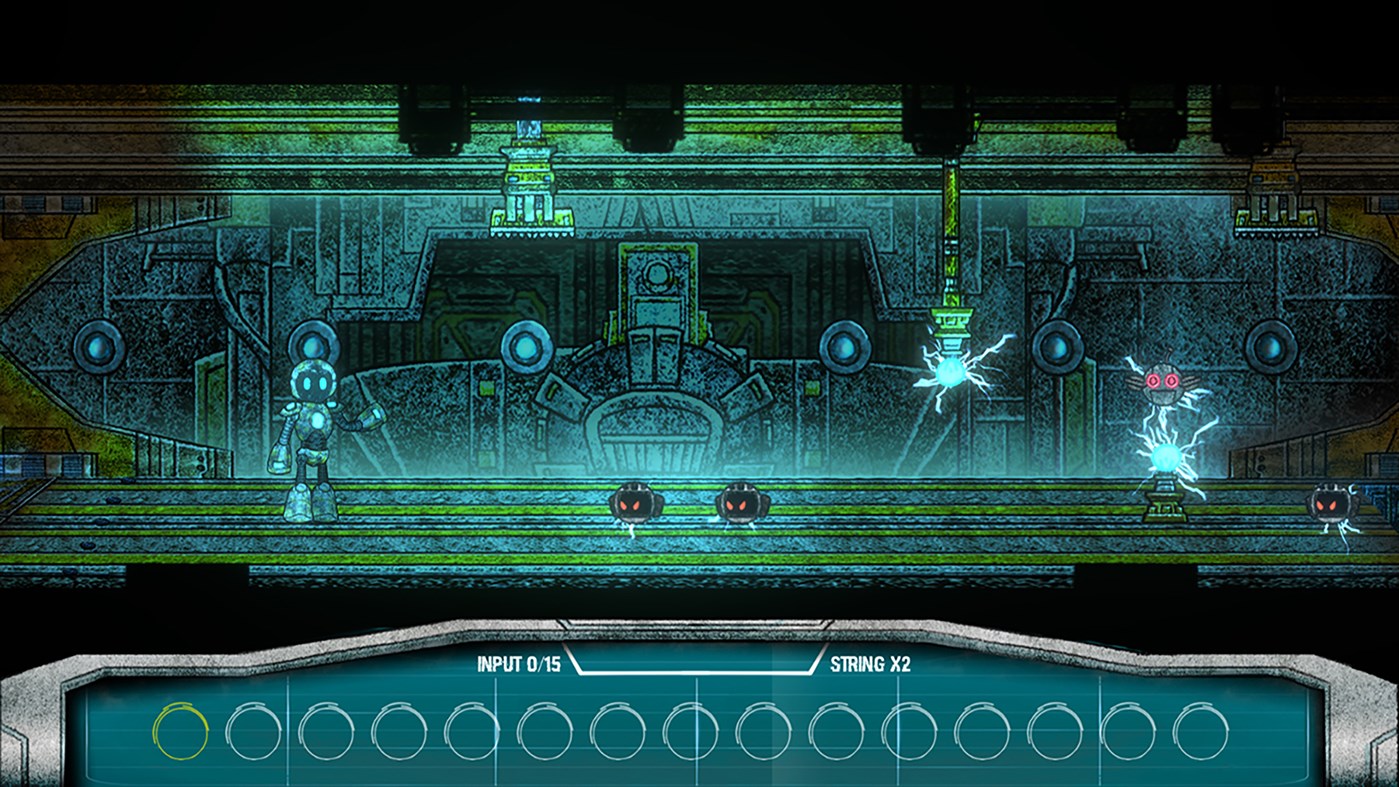Click the white progress bar between the labels
Viewport: 1399px width, 787px height.
pyautogui.click(x=694, y=672)
